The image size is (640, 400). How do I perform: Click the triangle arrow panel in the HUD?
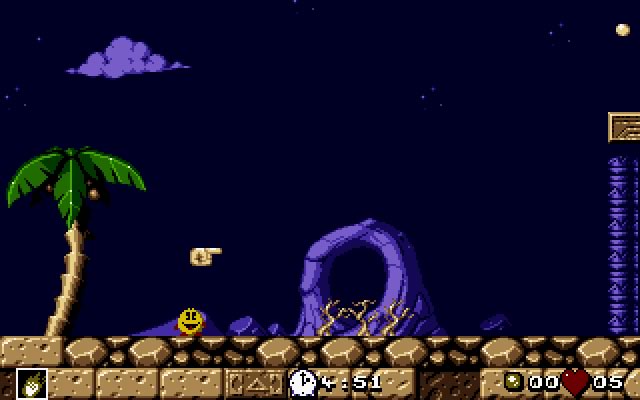pyautogui.click(x=254, y=382)
